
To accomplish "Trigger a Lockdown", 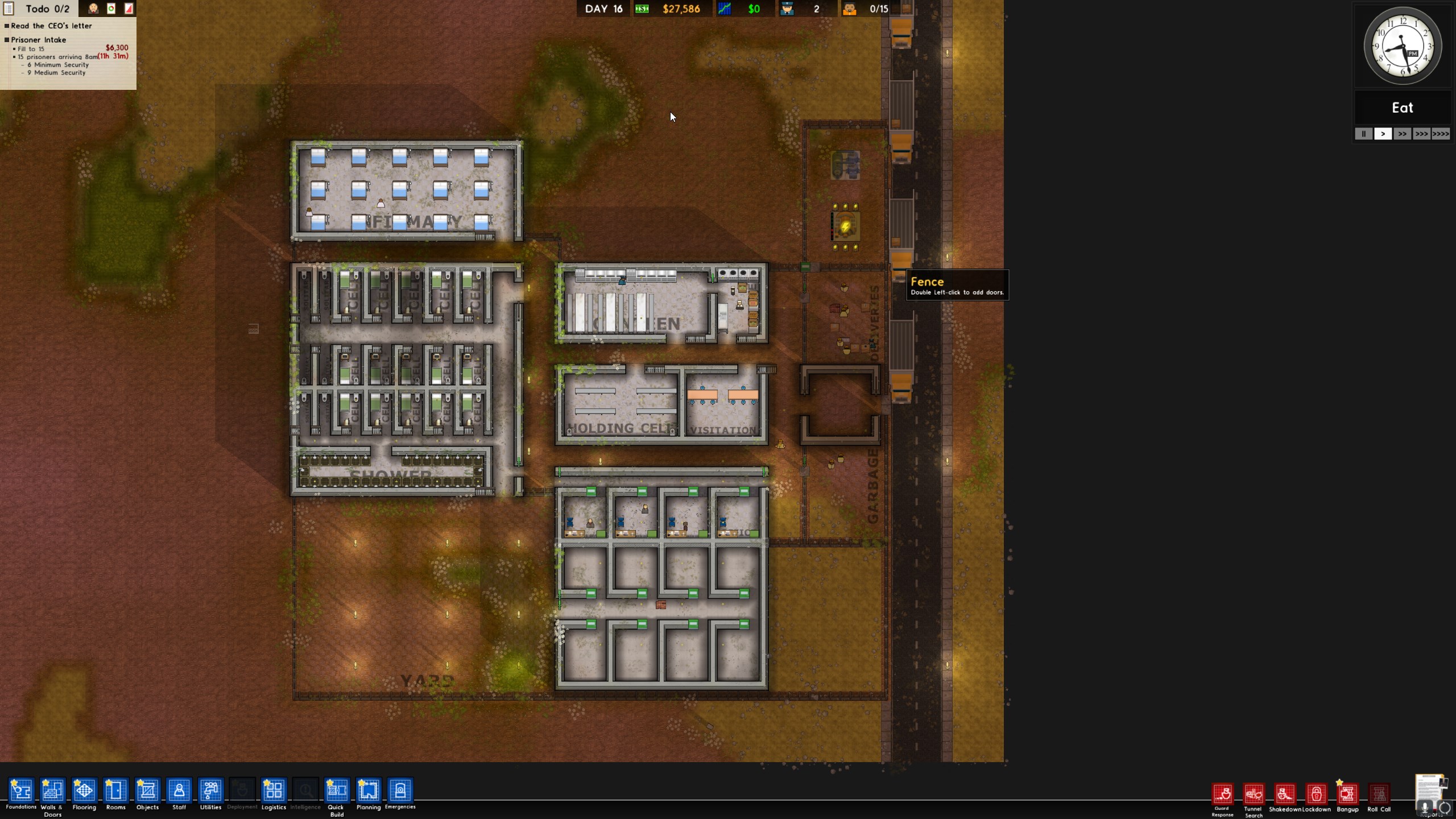I will pyautogui.click(x=1316, y=794).
